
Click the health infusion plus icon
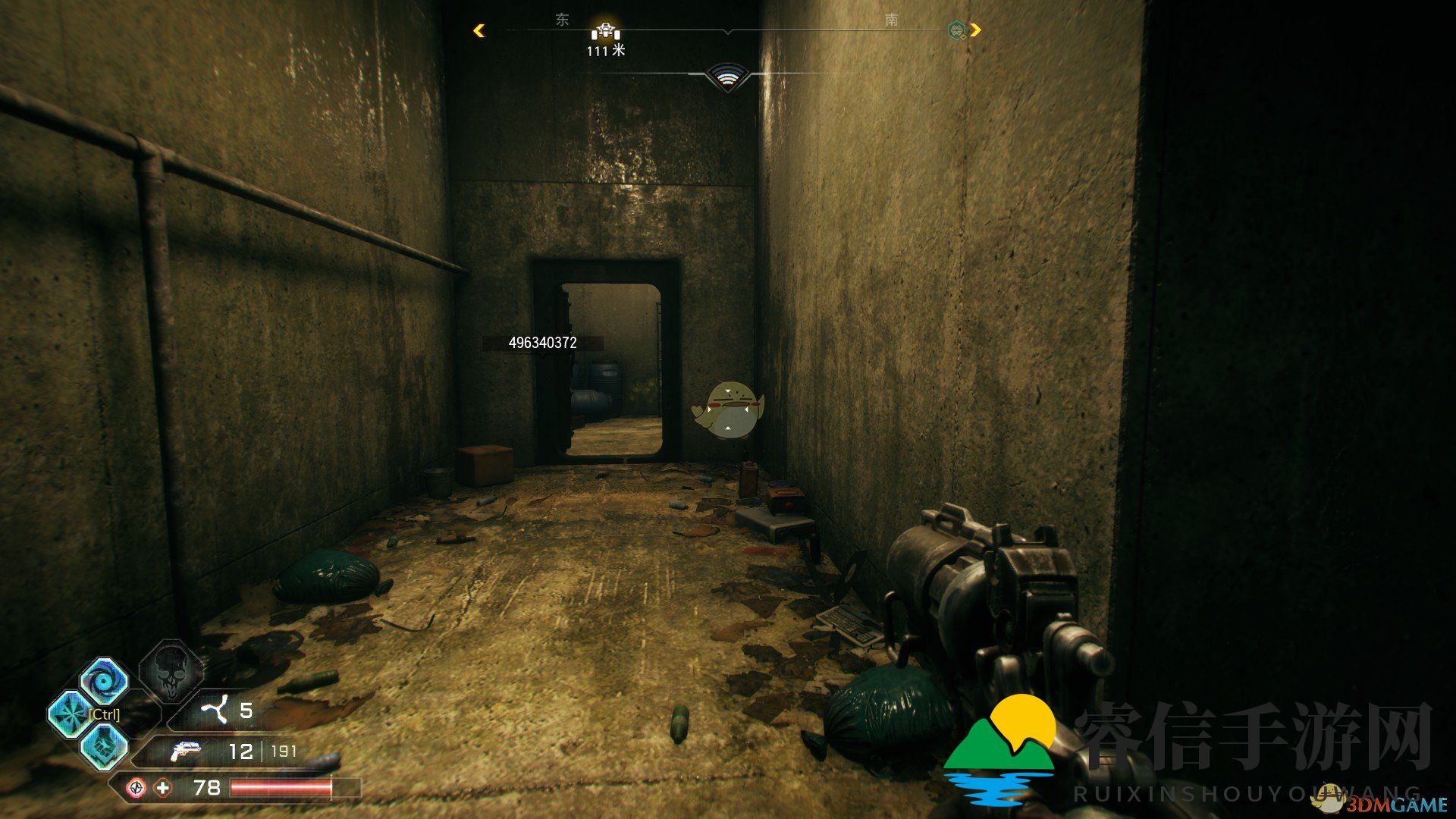[x=163, y=788]
